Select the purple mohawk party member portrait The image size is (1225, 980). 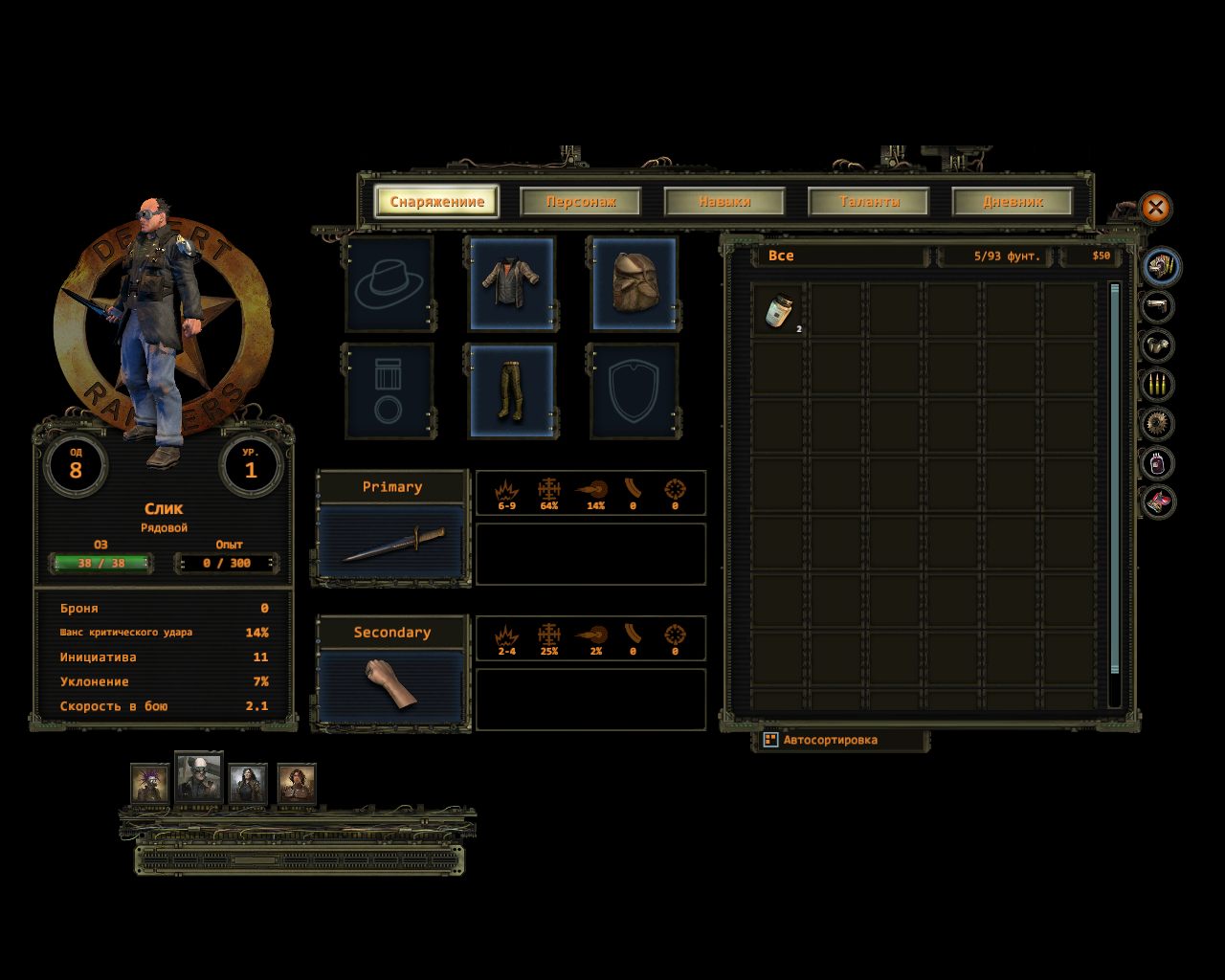tap(149, 783)
